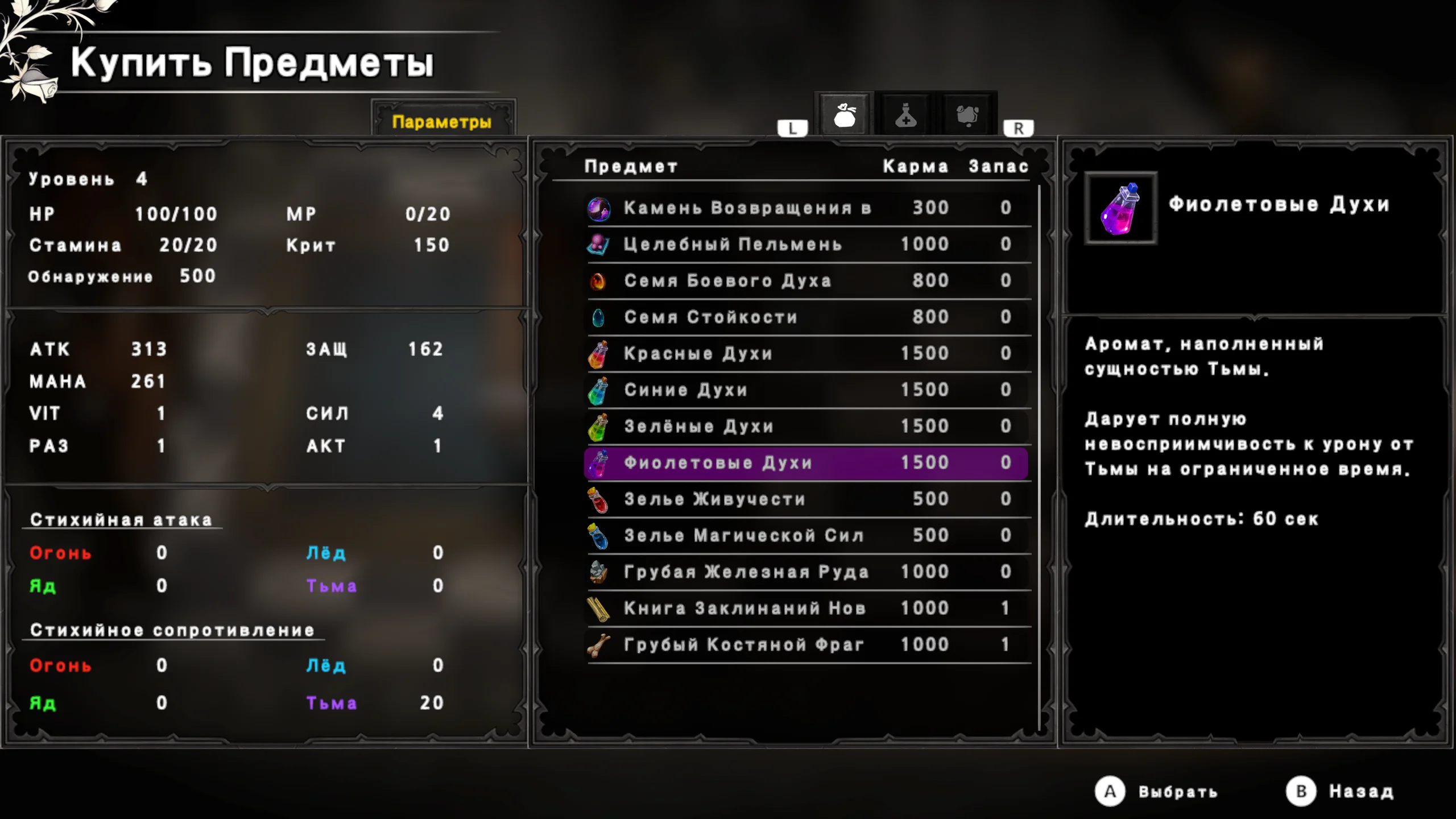Switch to the third shop category tab
This screenshot has height=819, width=1456.
[967, 115]
